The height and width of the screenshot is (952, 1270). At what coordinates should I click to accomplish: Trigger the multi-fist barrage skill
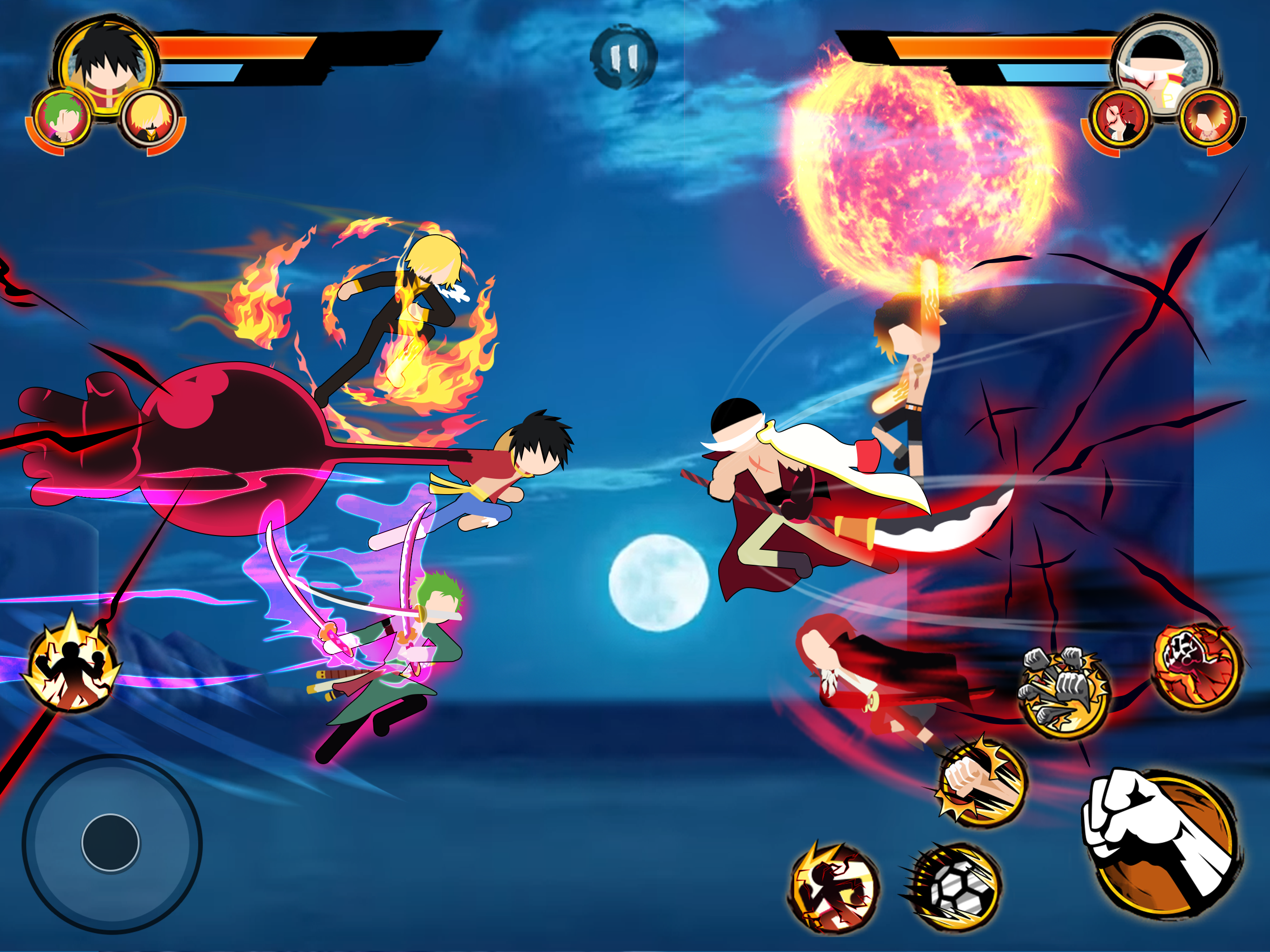tap(1063, 693)
